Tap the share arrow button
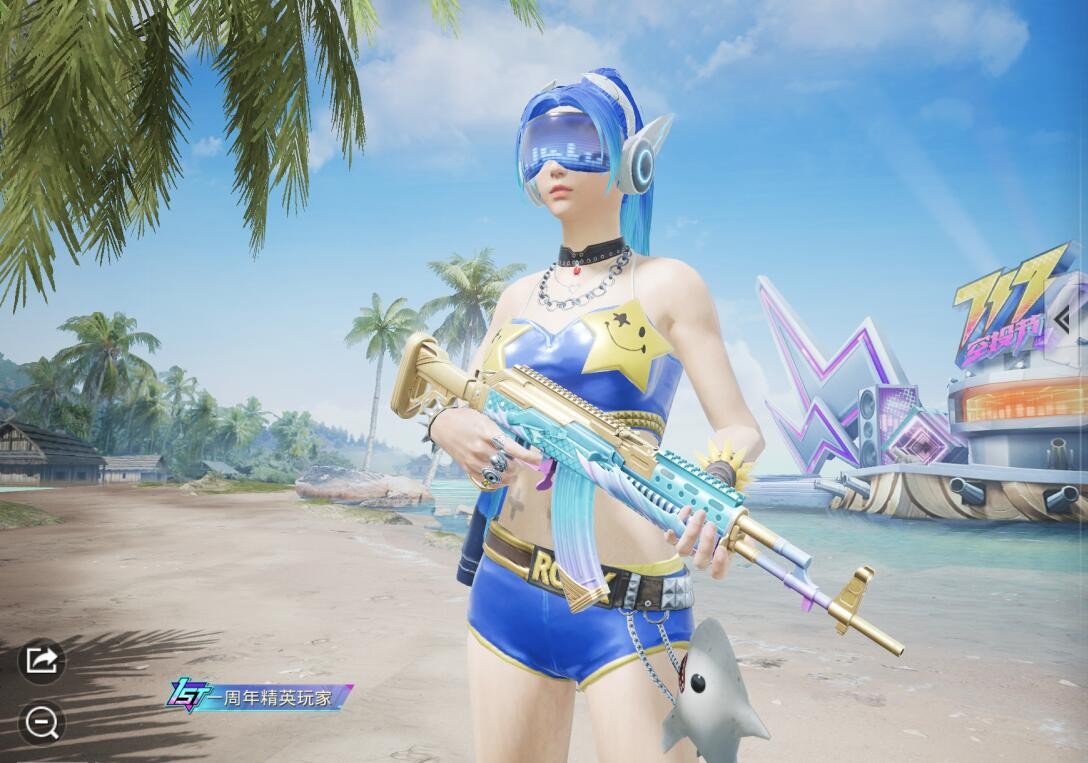Image resolution: width=1088 pixels, height=763 pixels. (42, 661)
